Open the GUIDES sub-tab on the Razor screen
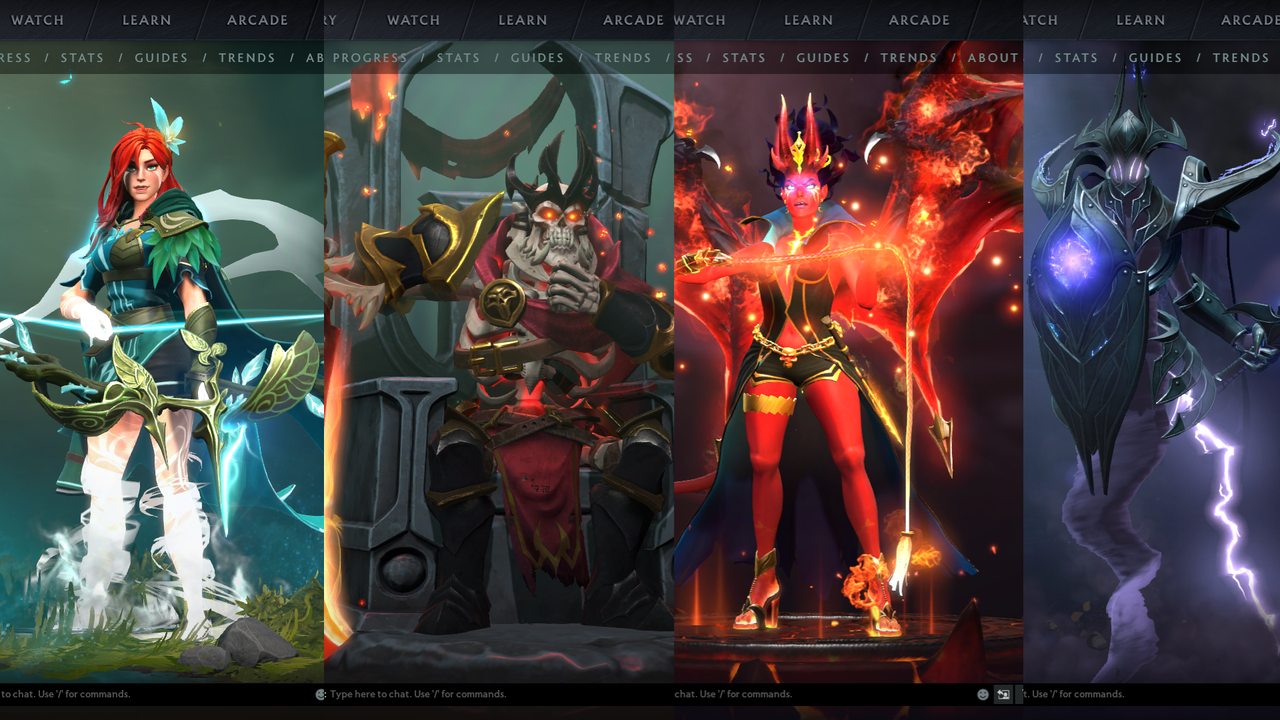1280x720 pixels. 1155,57
